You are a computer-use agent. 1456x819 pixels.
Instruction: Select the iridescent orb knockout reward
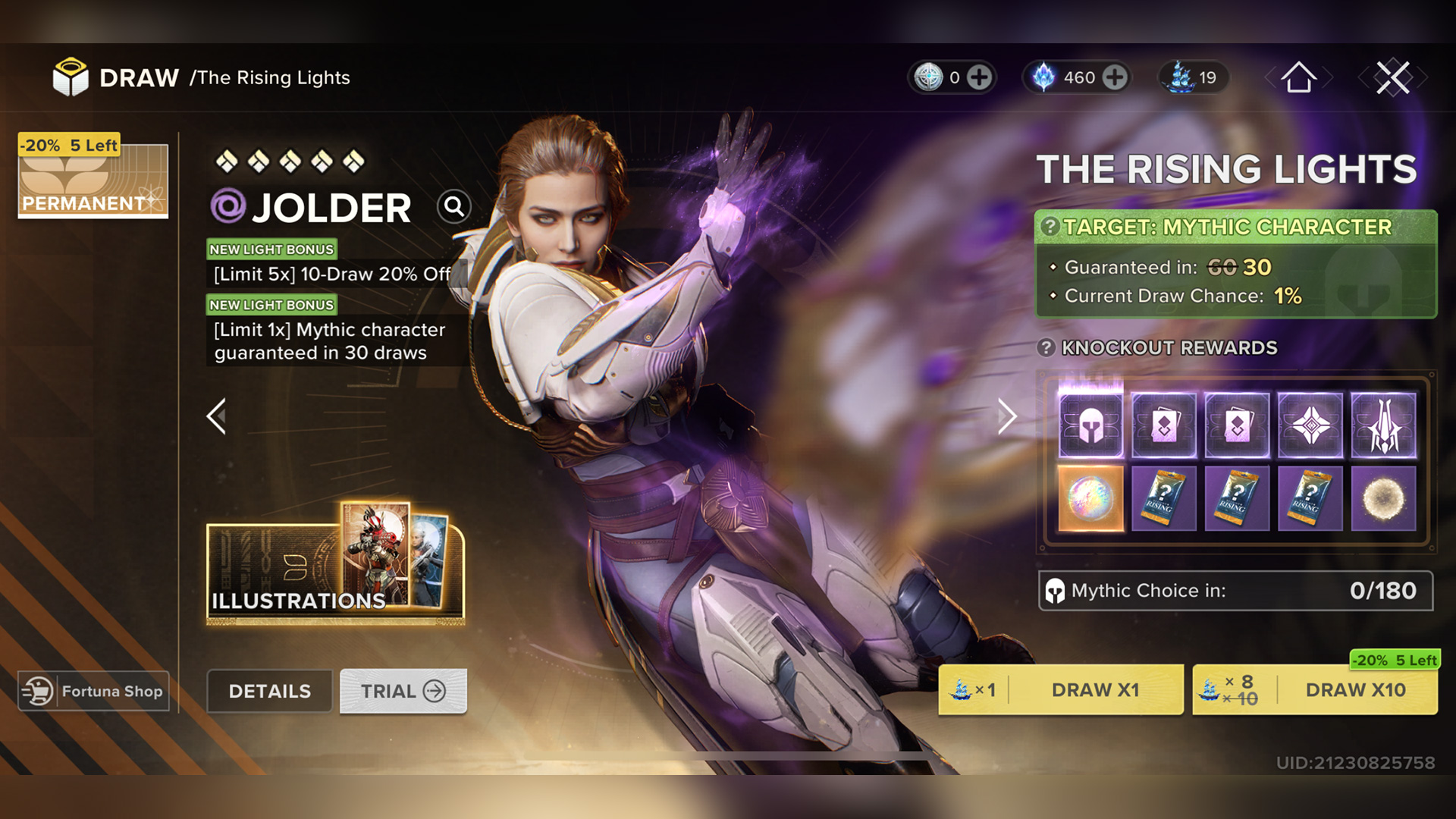coord(1090,498)
